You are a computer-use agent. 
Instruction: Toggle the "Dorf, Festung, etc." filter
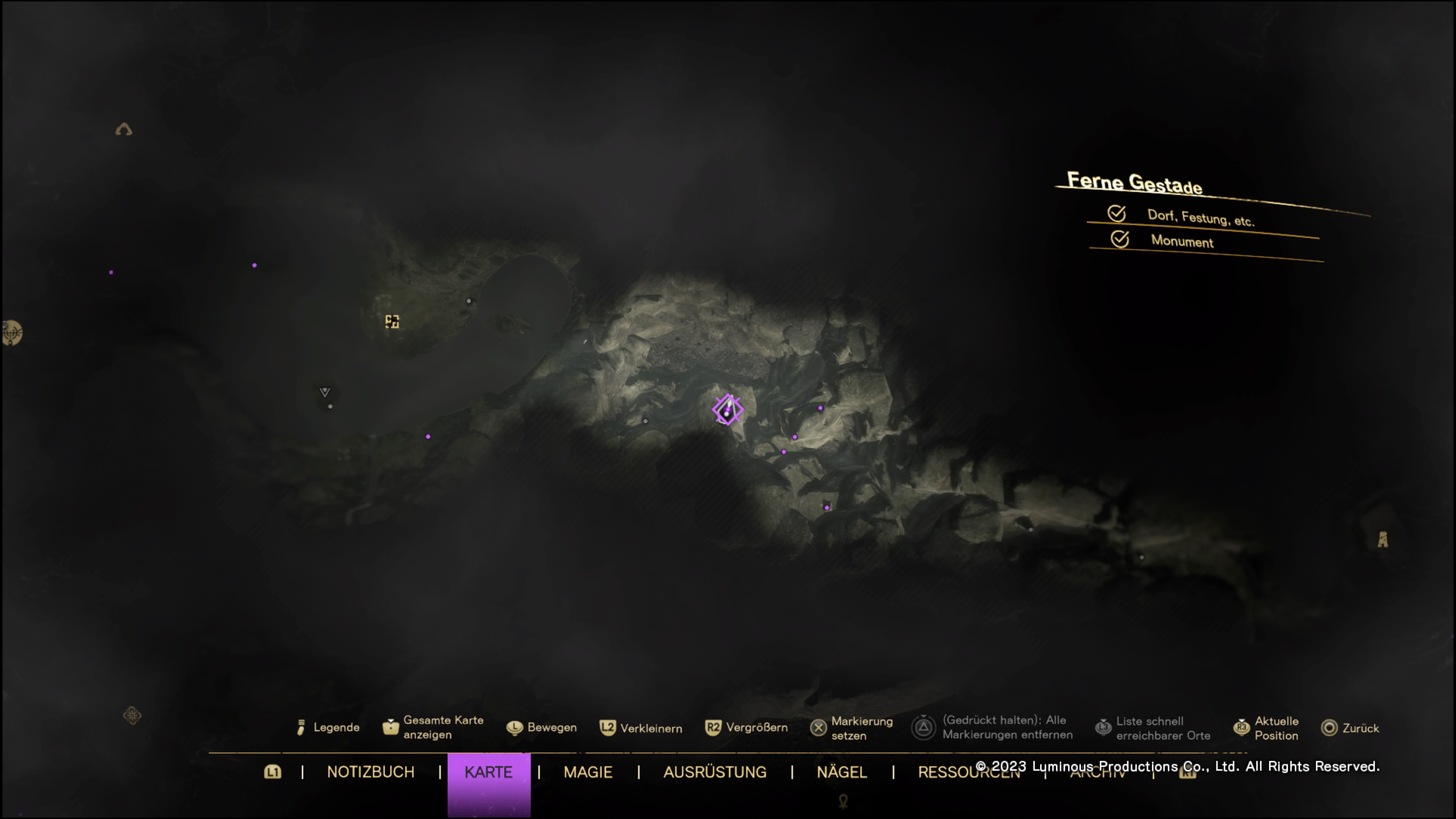point(1117,213)
